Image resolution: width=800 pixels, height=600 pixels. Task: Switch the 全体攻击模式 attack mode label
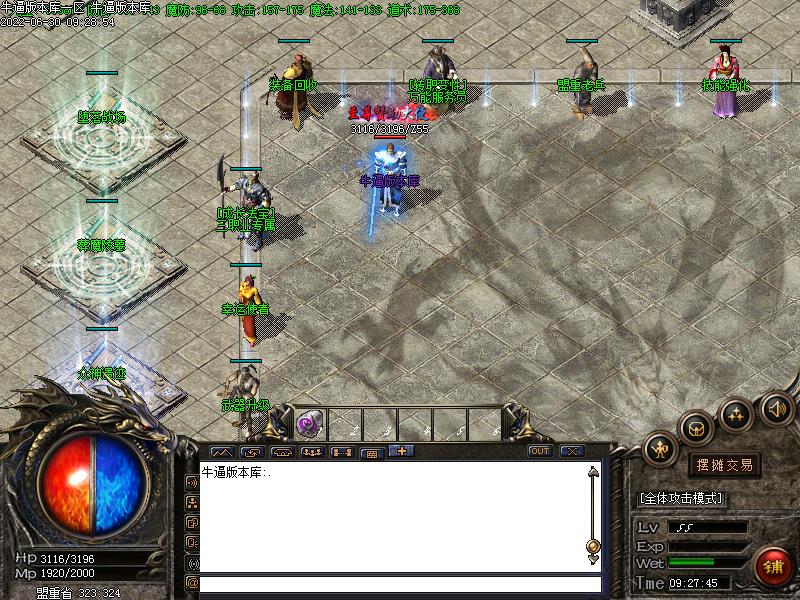[x=681, y=498]
